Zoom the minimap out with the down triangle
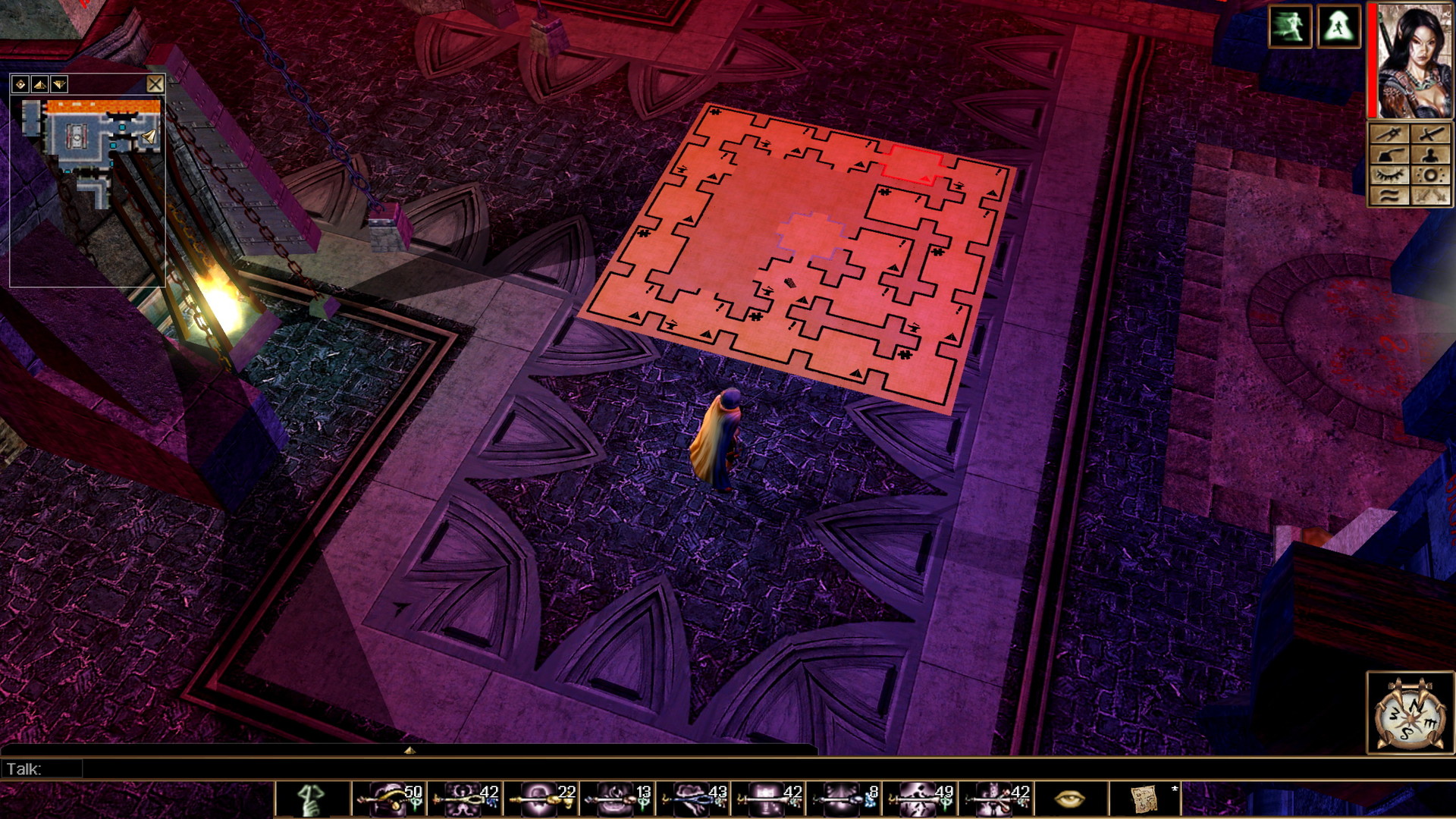This screenshot has width=1456, height=819. click(59, 84)
